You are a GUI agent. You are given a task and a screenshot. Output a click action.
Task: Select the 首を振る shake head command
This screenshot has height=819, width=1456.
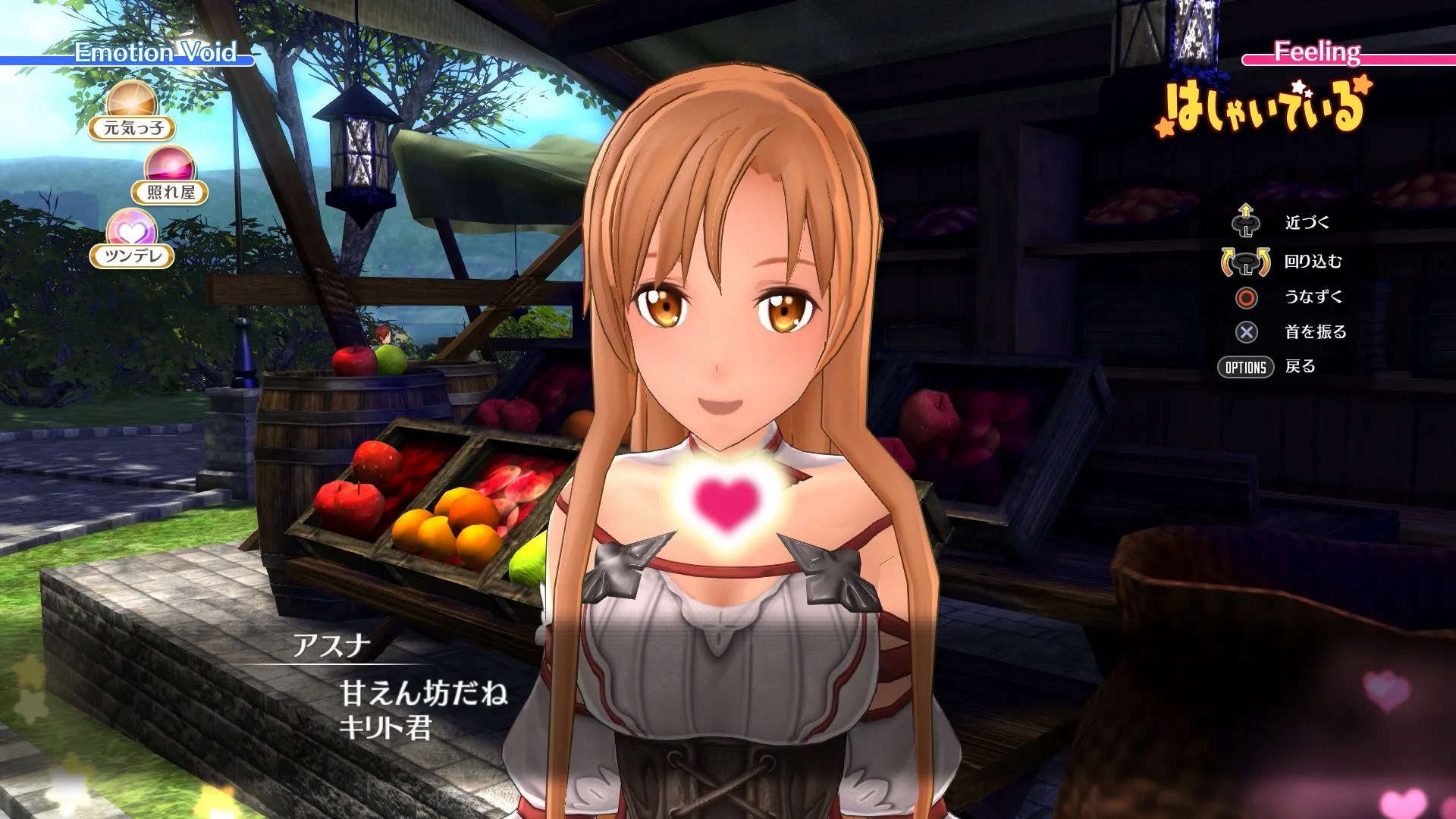(x=1244, y=332)
